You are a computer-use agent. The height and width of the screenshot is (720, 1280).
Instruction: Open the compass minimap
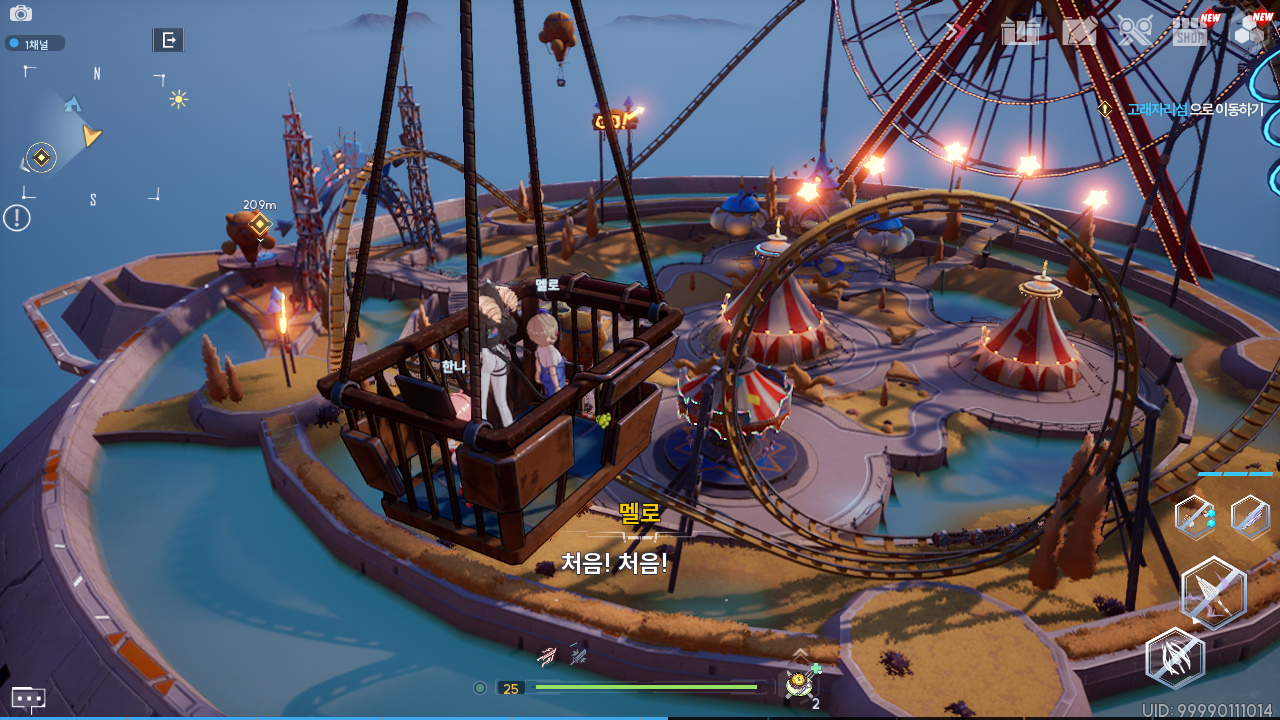coord(91,136)
